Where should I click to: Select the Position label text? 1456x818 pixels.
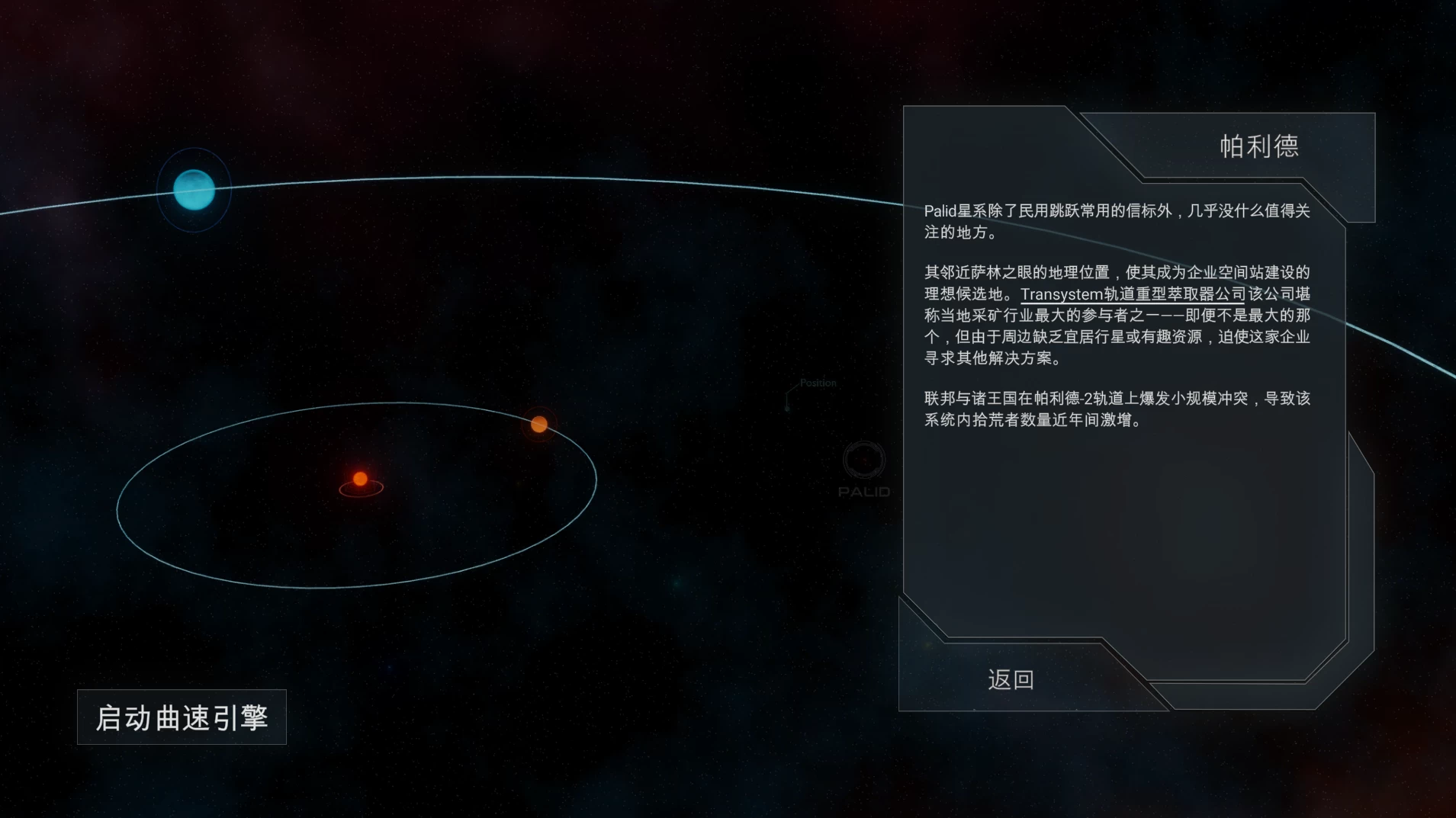point(818,383)
